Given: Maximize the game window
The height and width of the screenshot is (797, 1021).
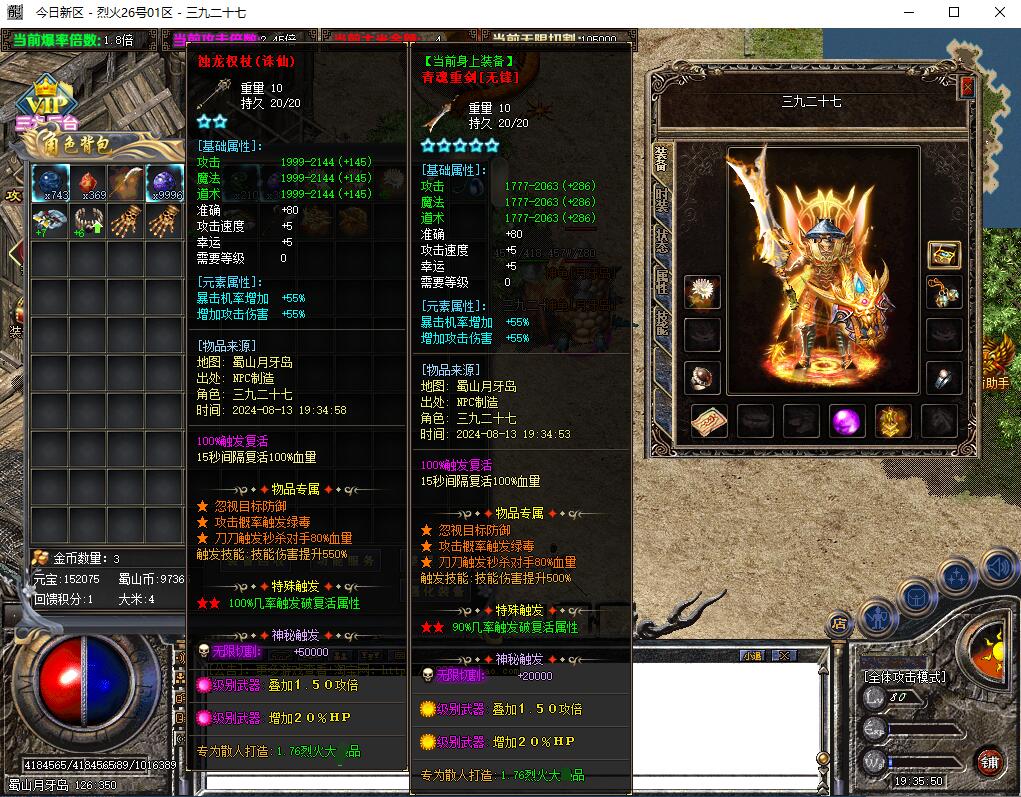Looking at the screenshot, I should tap(954, 12).
